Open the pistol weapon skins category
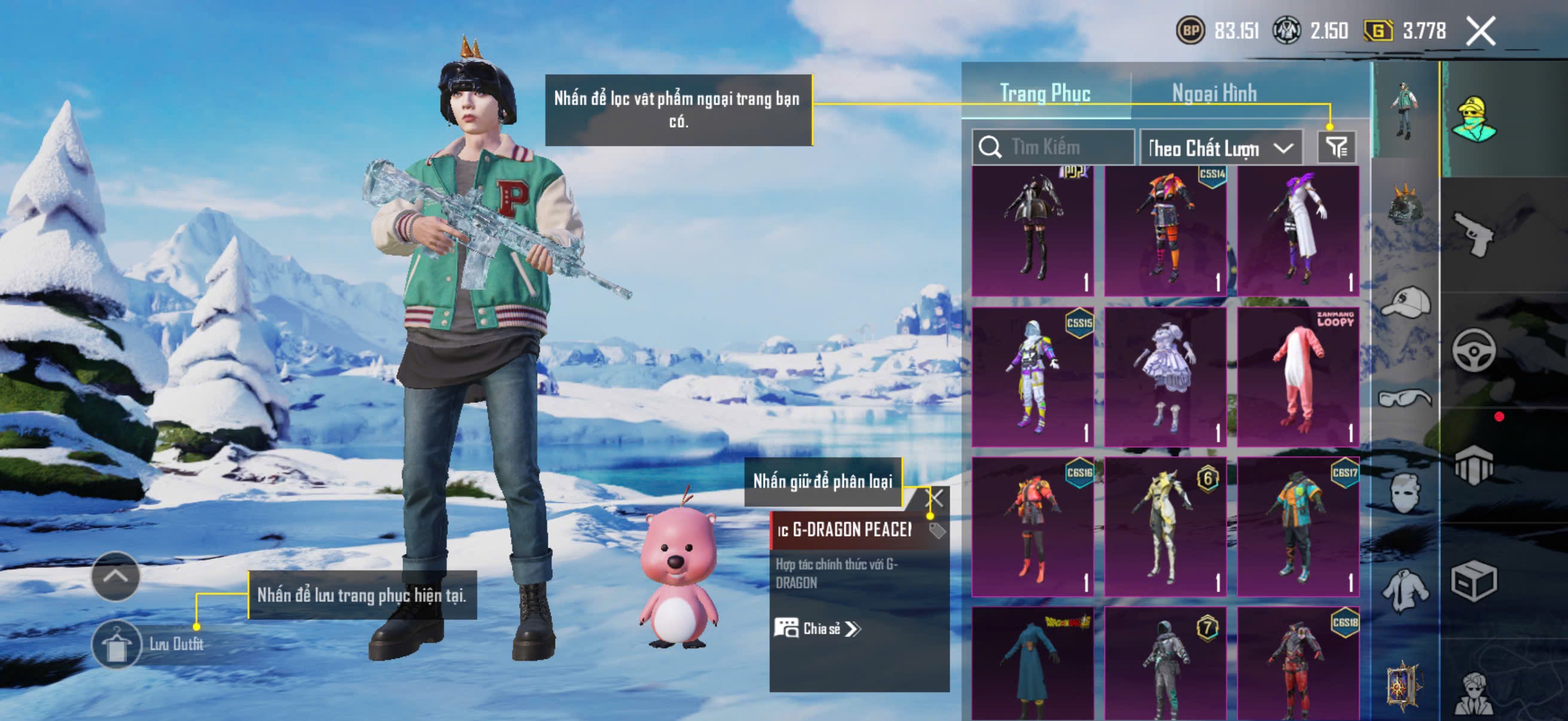This screenshot has width=1568, height=721. [x=1473, y=234]
